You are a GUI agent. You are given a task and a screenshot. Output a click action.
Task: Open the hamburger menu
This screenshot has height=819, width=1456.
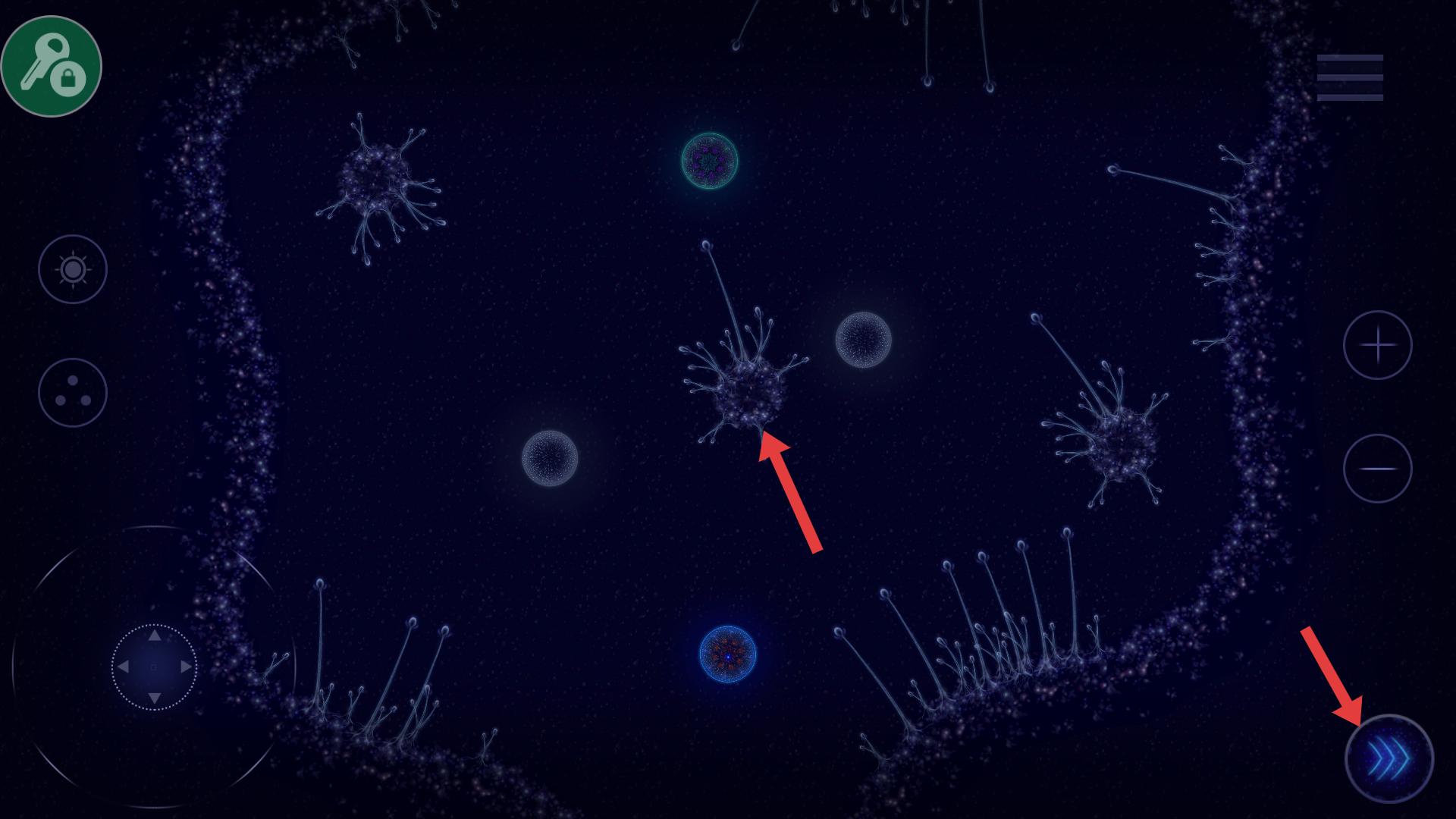tap(1350, 77)
